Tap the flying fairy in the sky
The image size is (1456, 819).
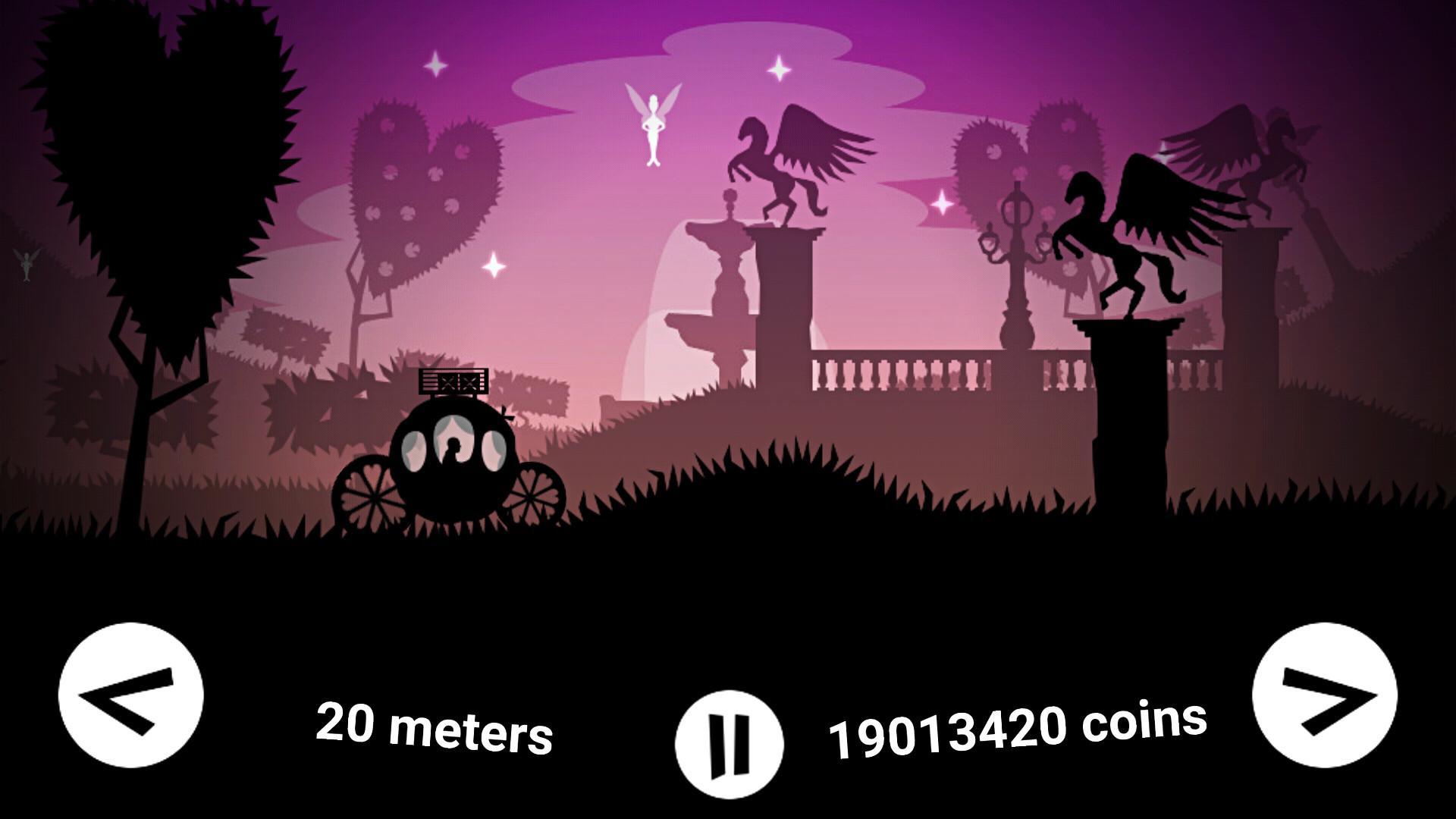(654, 125)
